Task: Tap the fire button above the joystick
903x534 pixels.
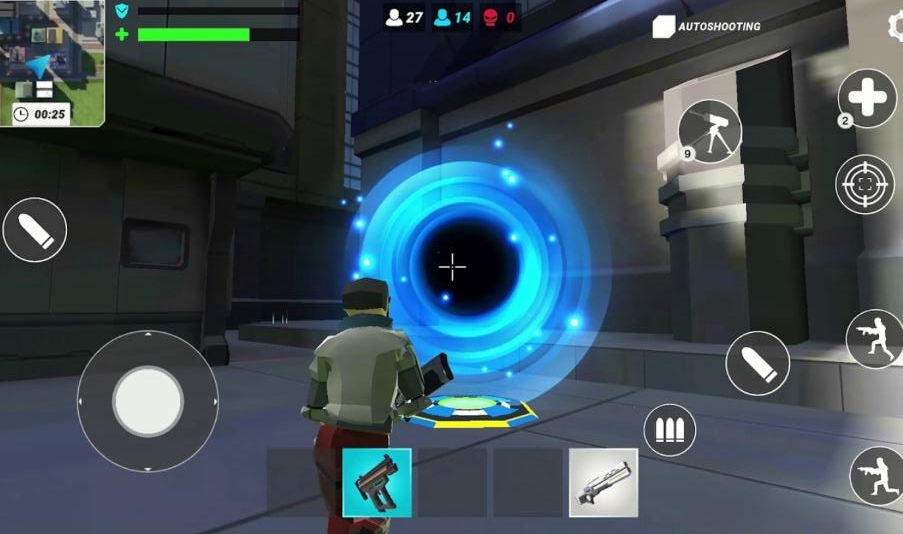Action: (35, 230)
